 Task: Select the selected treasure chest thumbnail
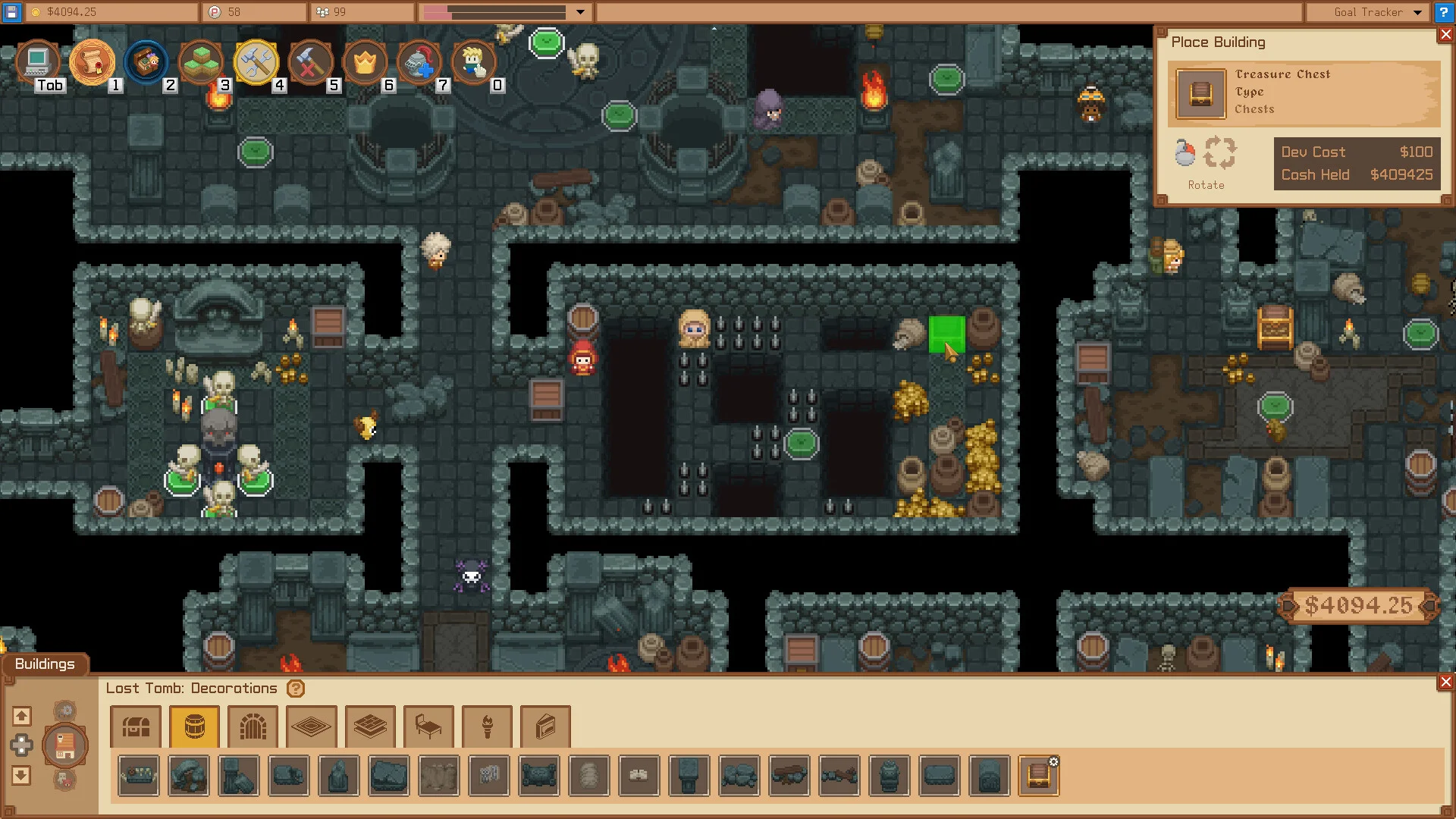[x=1039, y=776]
